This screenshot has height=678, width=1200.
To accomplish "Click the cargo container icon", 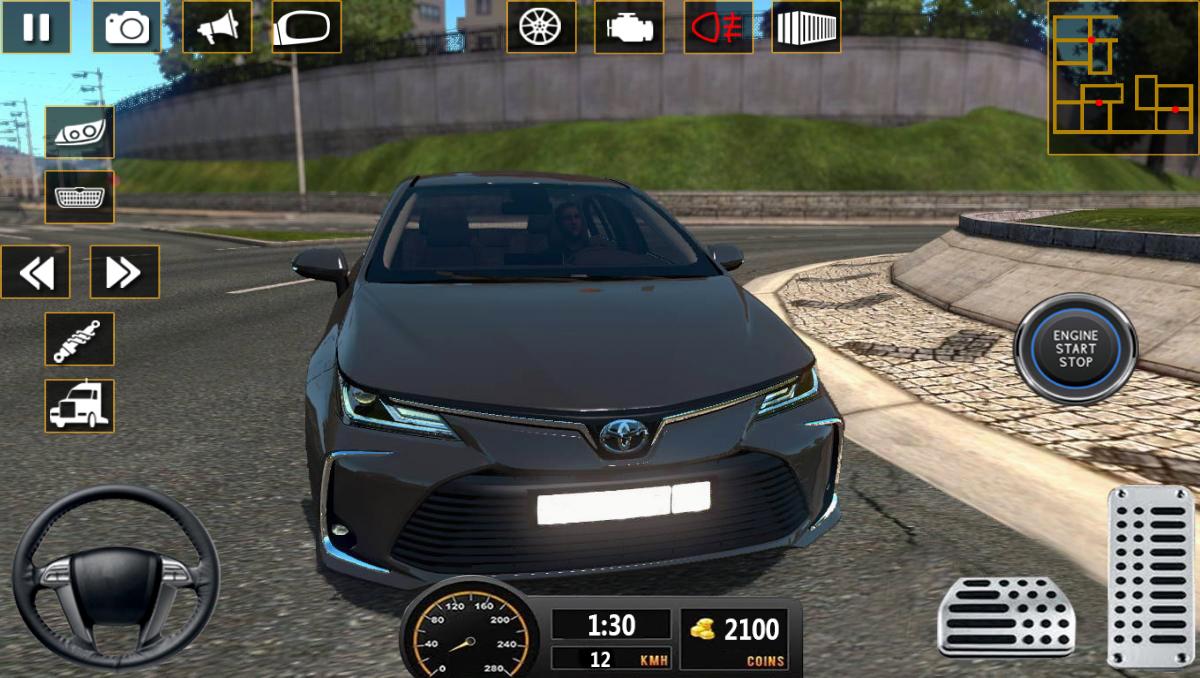I will pos(806,27).
